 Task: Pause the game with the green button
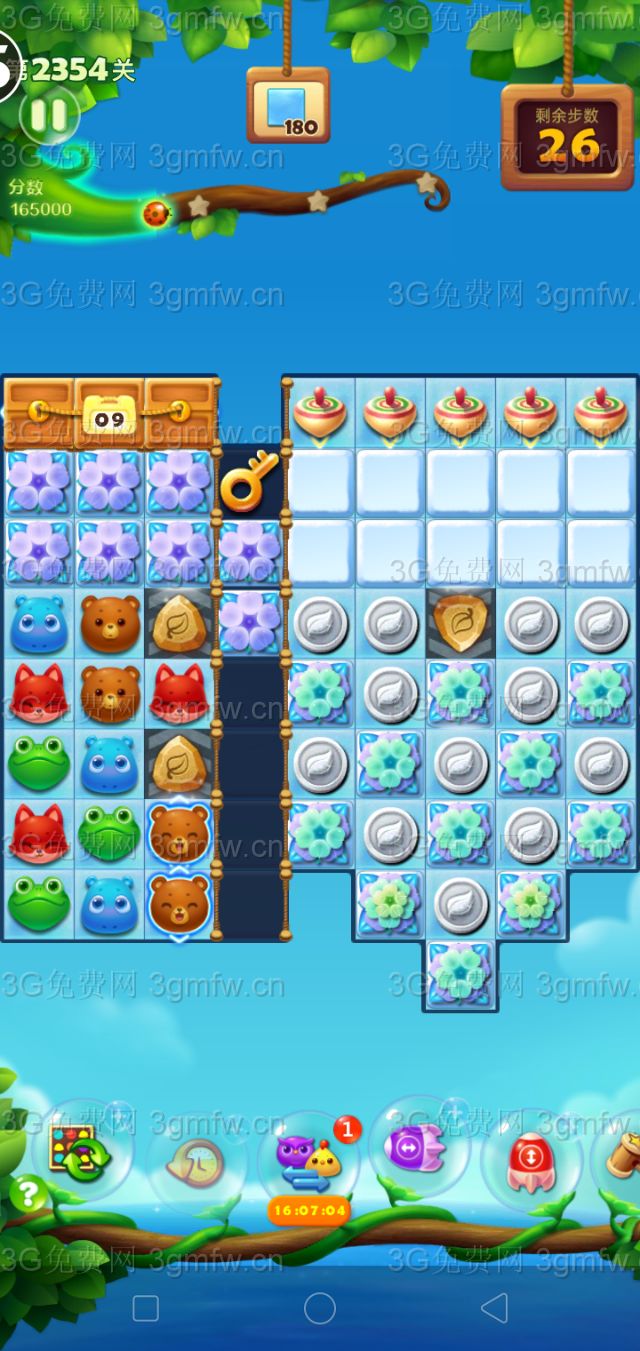tap(48, 116)
